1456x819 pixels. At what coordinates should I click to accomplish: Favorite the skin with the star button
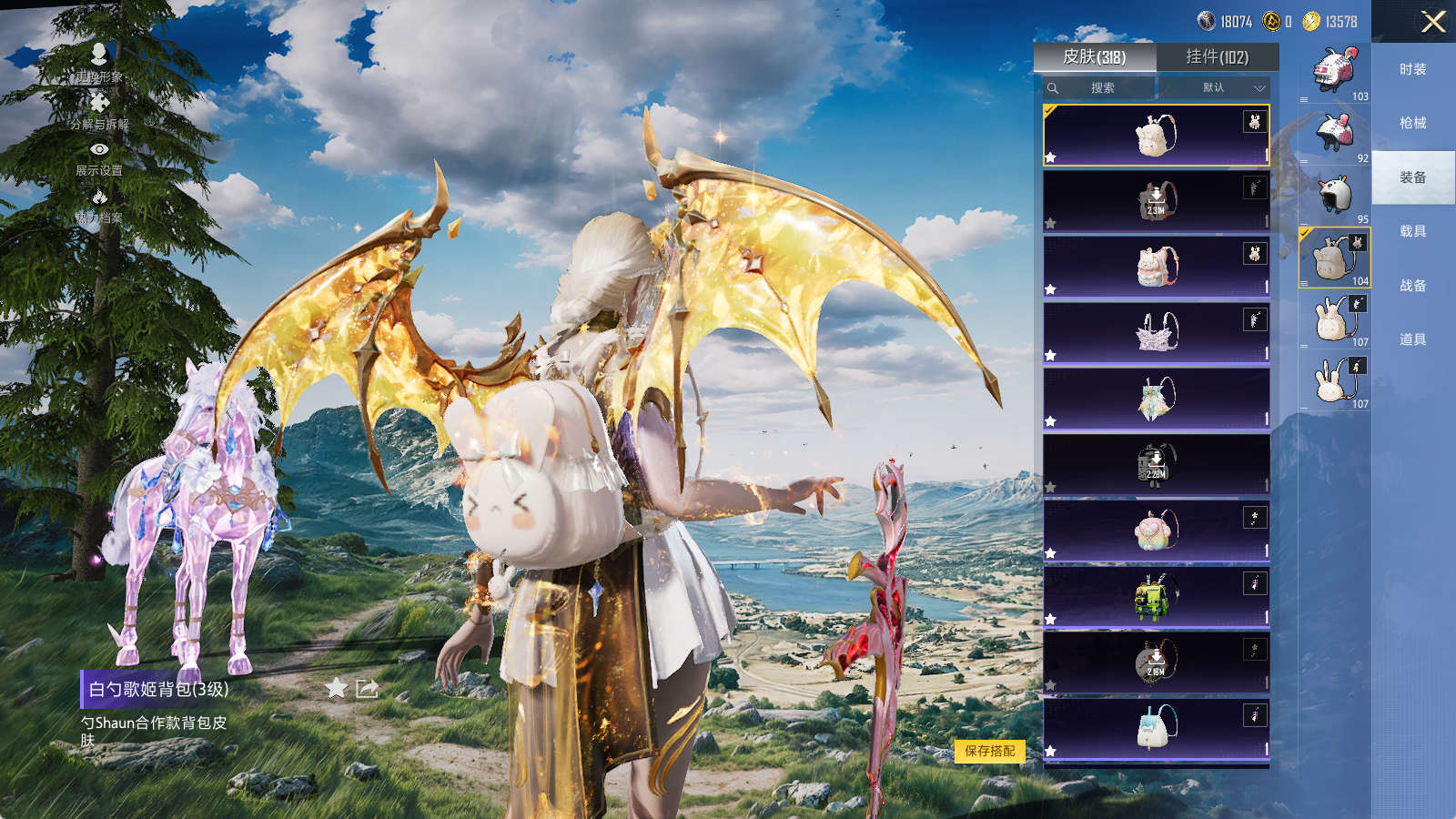[x=337, y=688]
